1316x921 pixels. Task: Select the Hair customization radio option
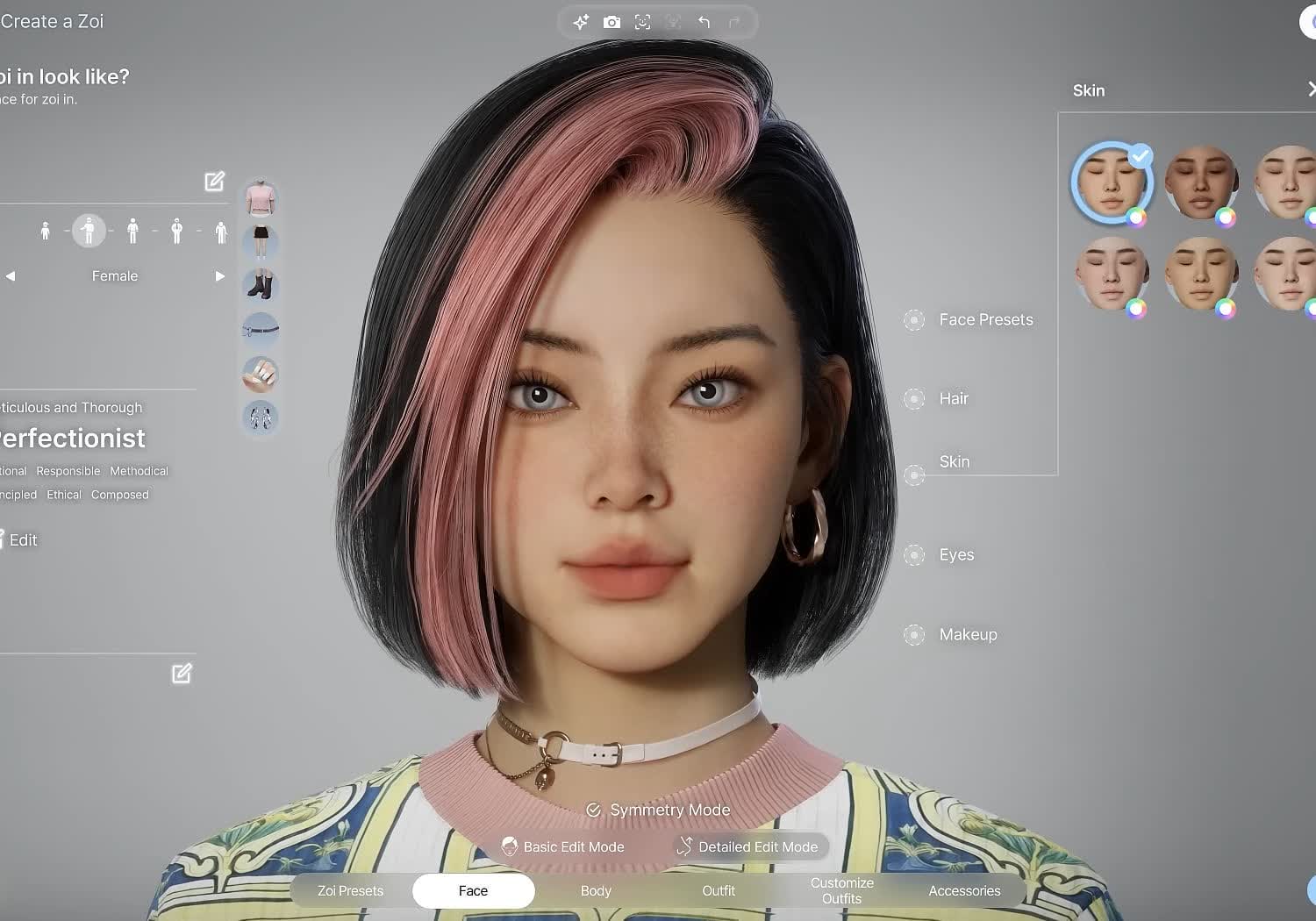point(914,398)
